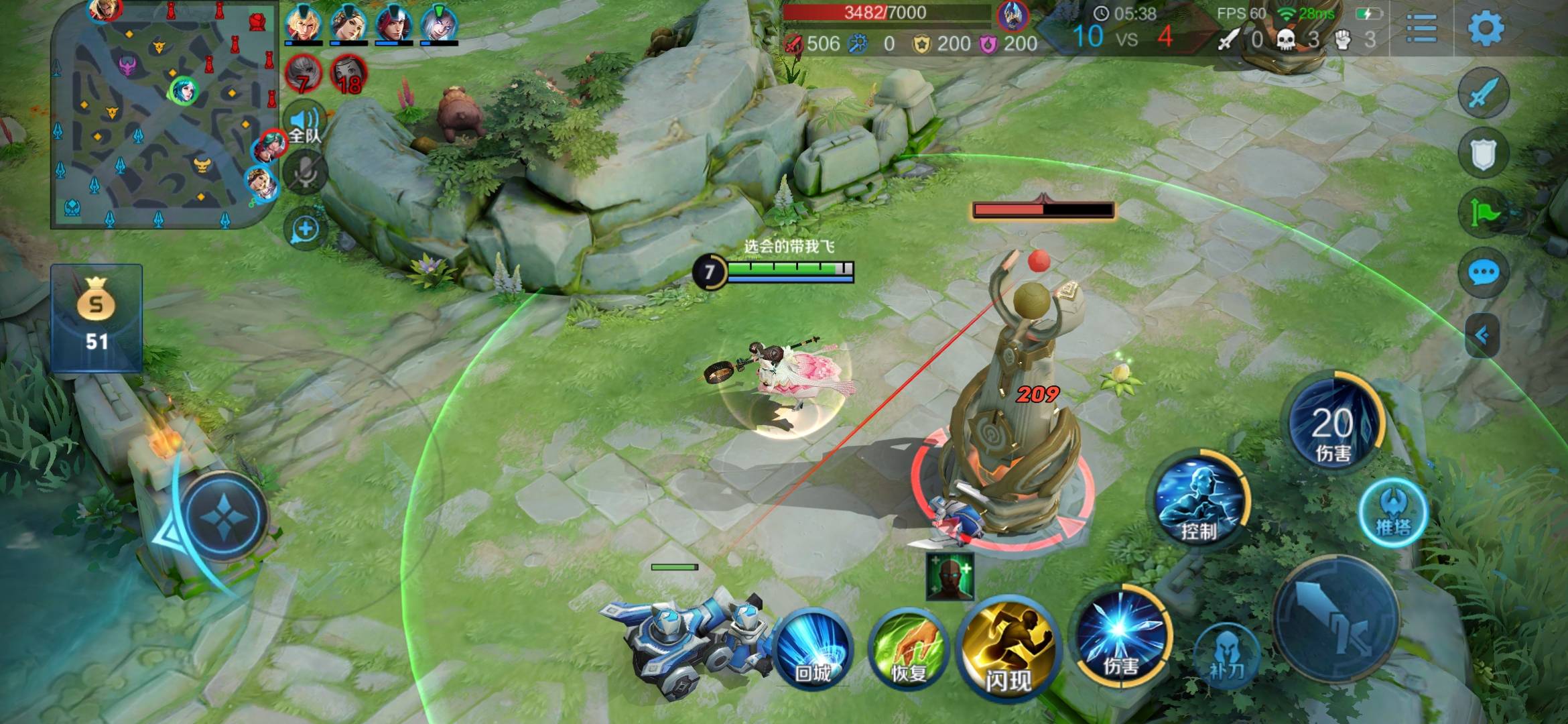Toggle the team voice speaker (全队)

(305, 124)
